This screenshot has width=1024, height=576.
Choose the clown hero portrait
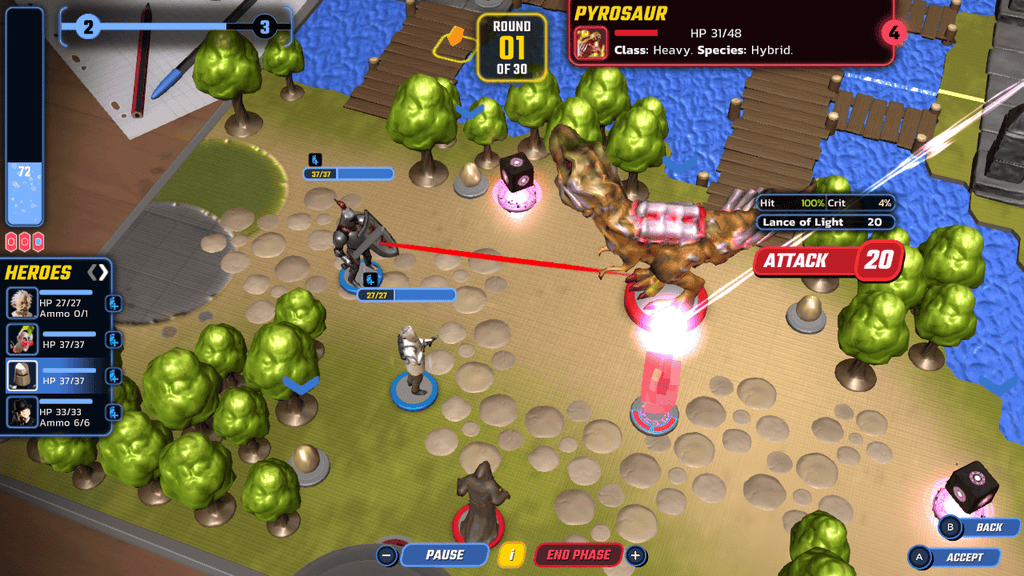(22, 340)
